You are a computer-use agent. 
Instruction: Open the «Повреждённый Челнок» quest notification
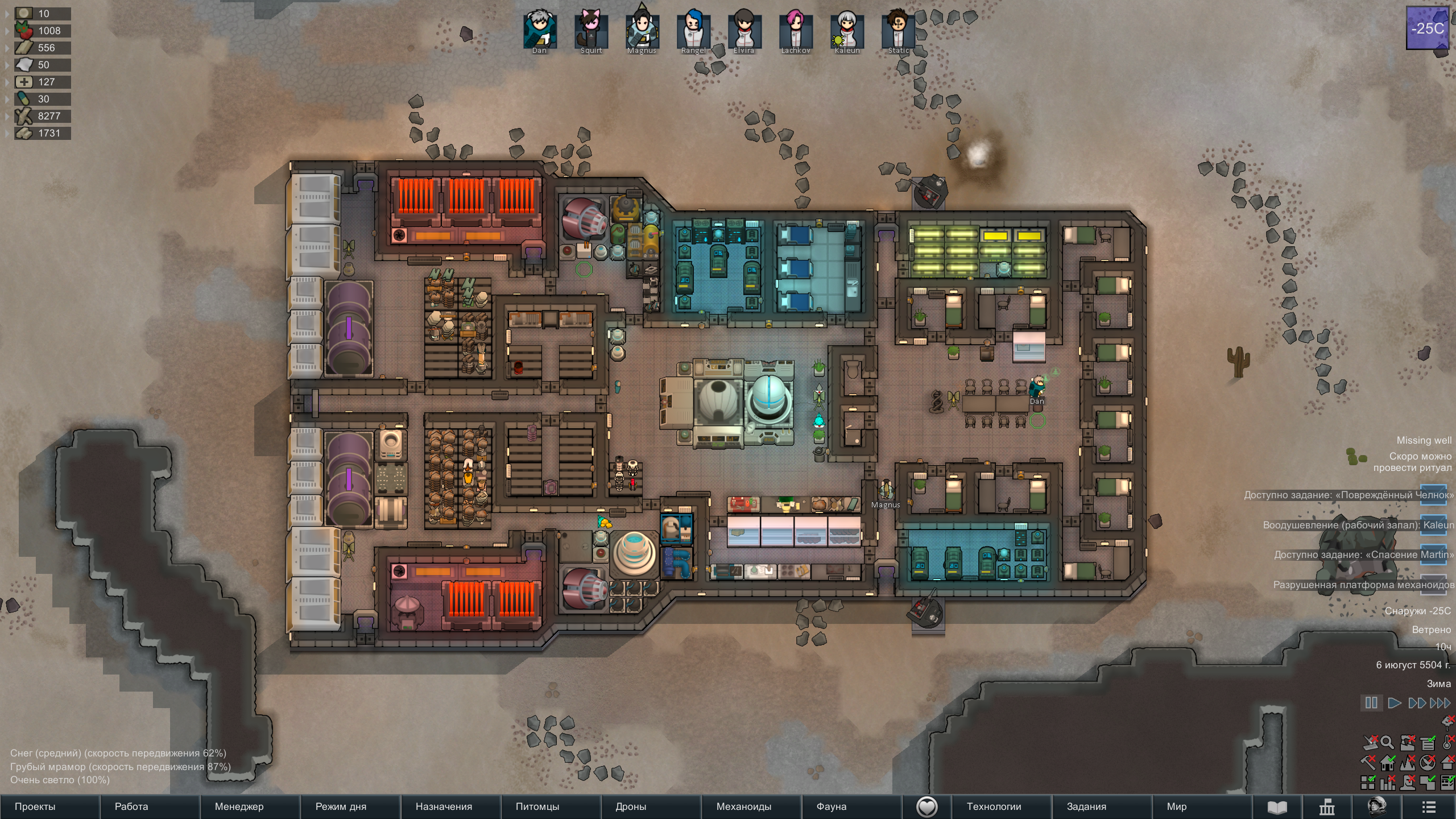point(1348,495)
